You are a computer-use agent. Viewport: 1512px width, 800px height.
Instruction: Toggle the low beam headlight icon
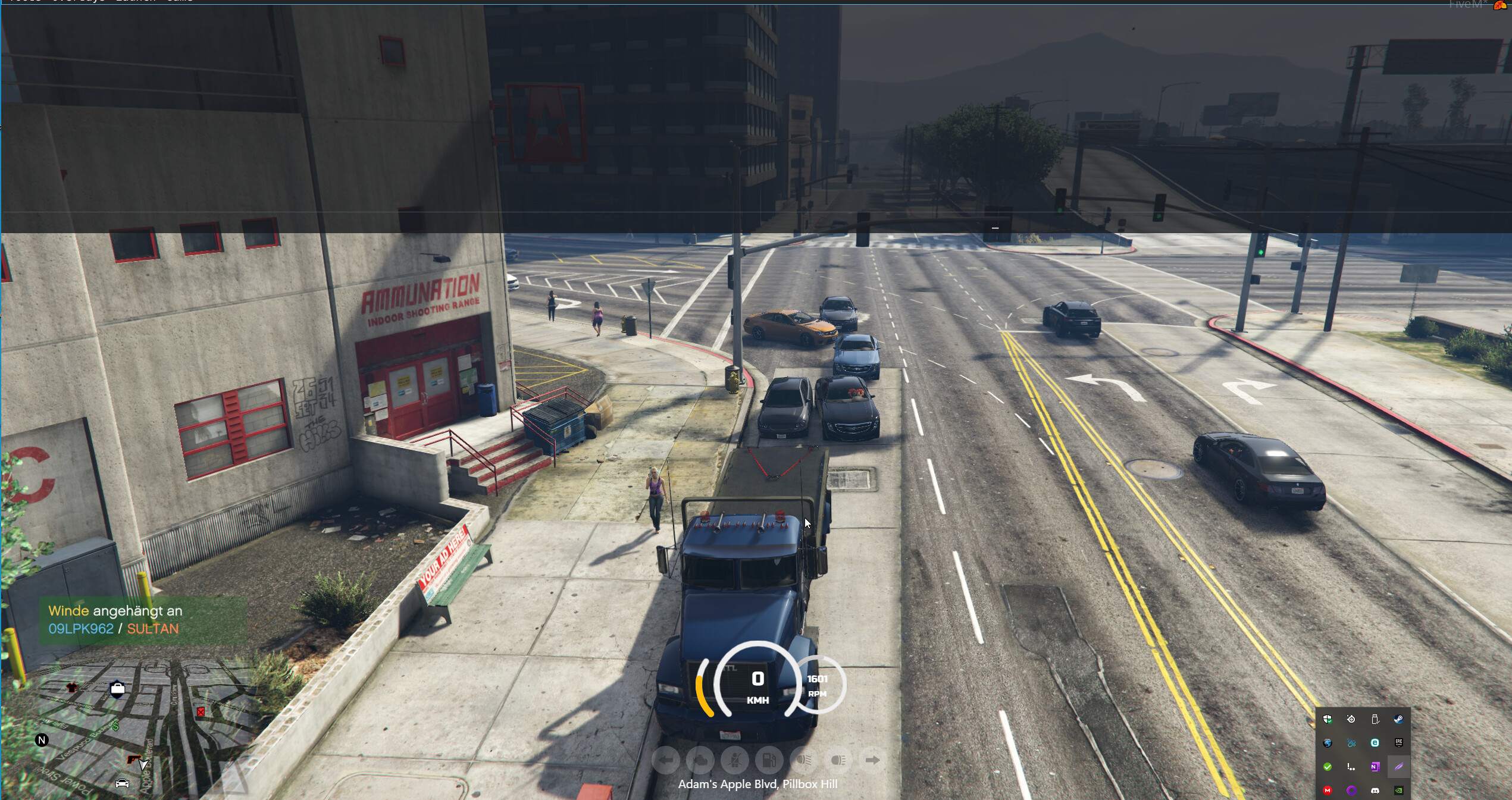click(804, 760)
